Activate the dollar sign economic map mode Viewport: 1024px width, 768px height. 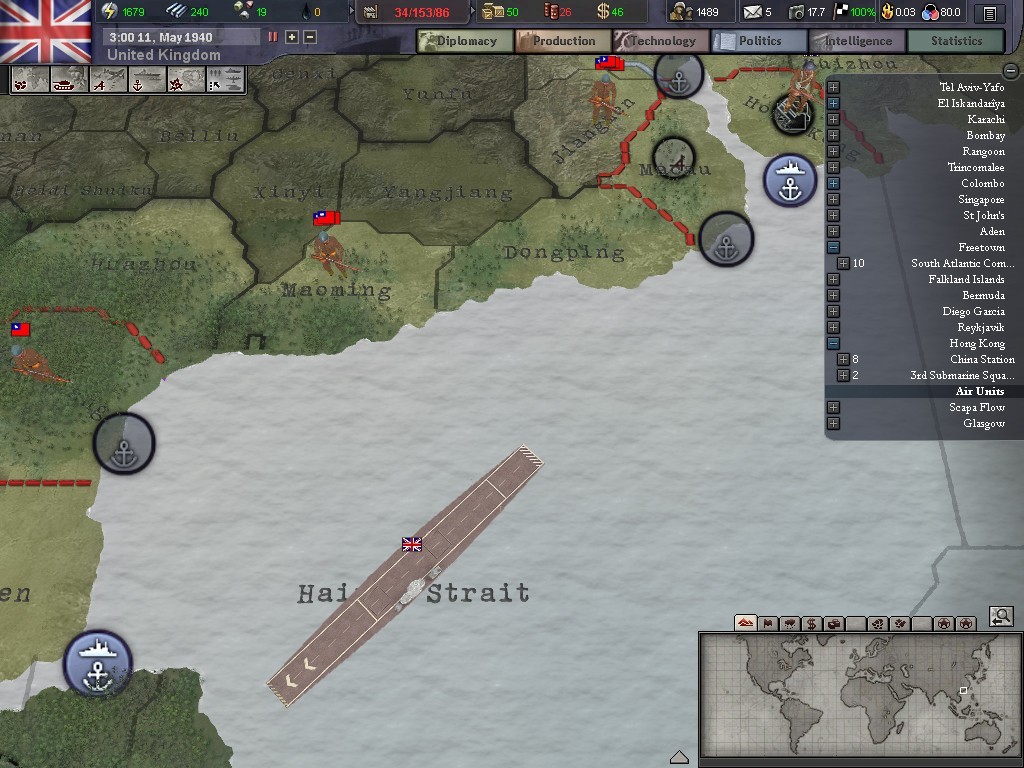click(x=811, y=623)
